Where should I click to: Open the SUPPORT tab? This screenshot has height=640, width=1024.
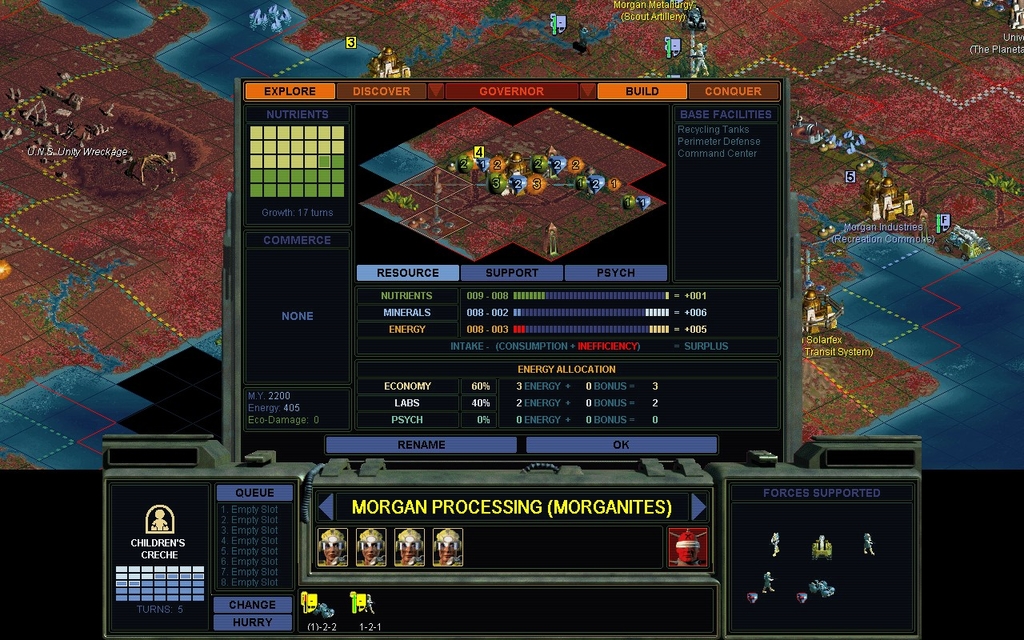point(512,273)
